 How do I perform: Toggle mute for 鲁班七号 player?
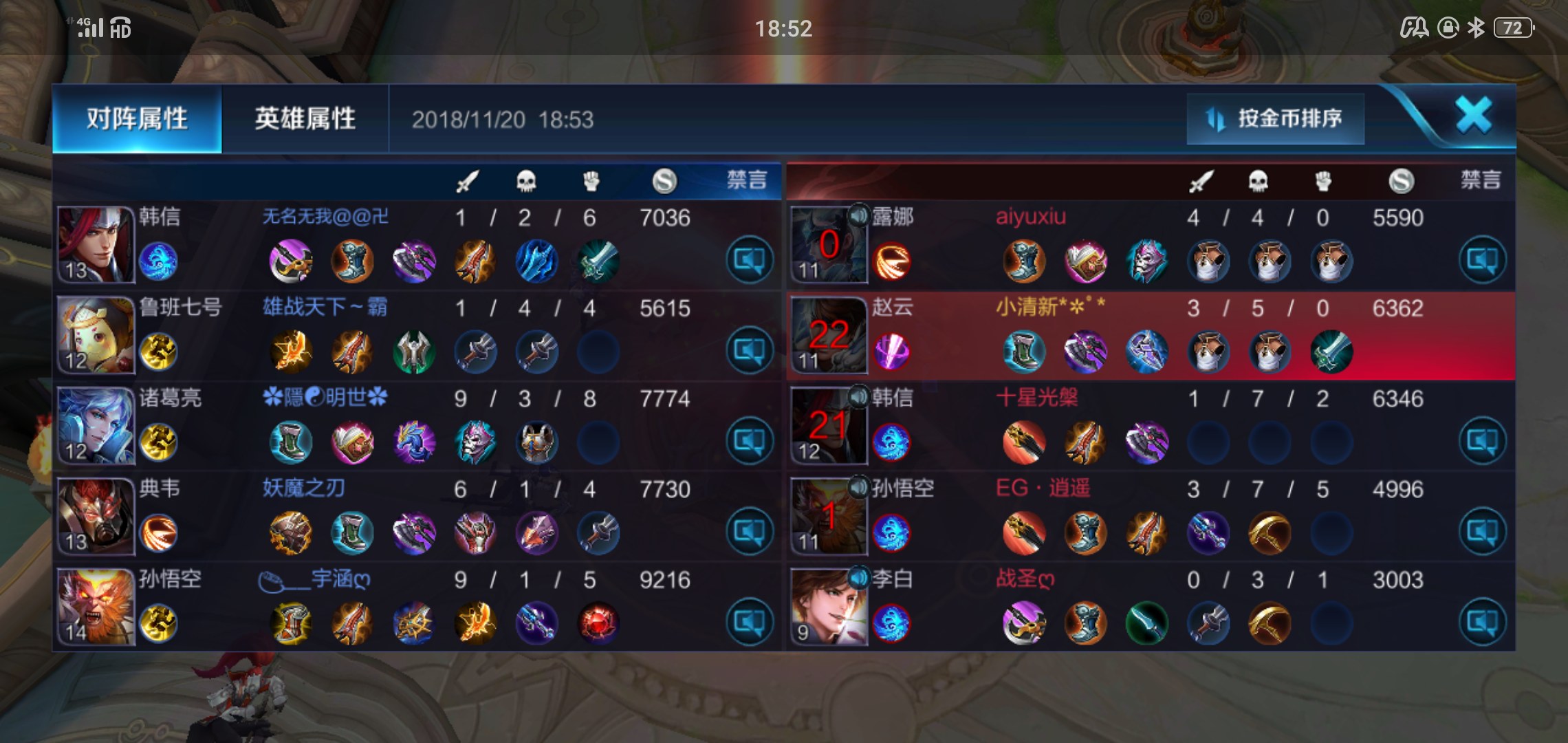pyautogui.click(x=749, y=351)
